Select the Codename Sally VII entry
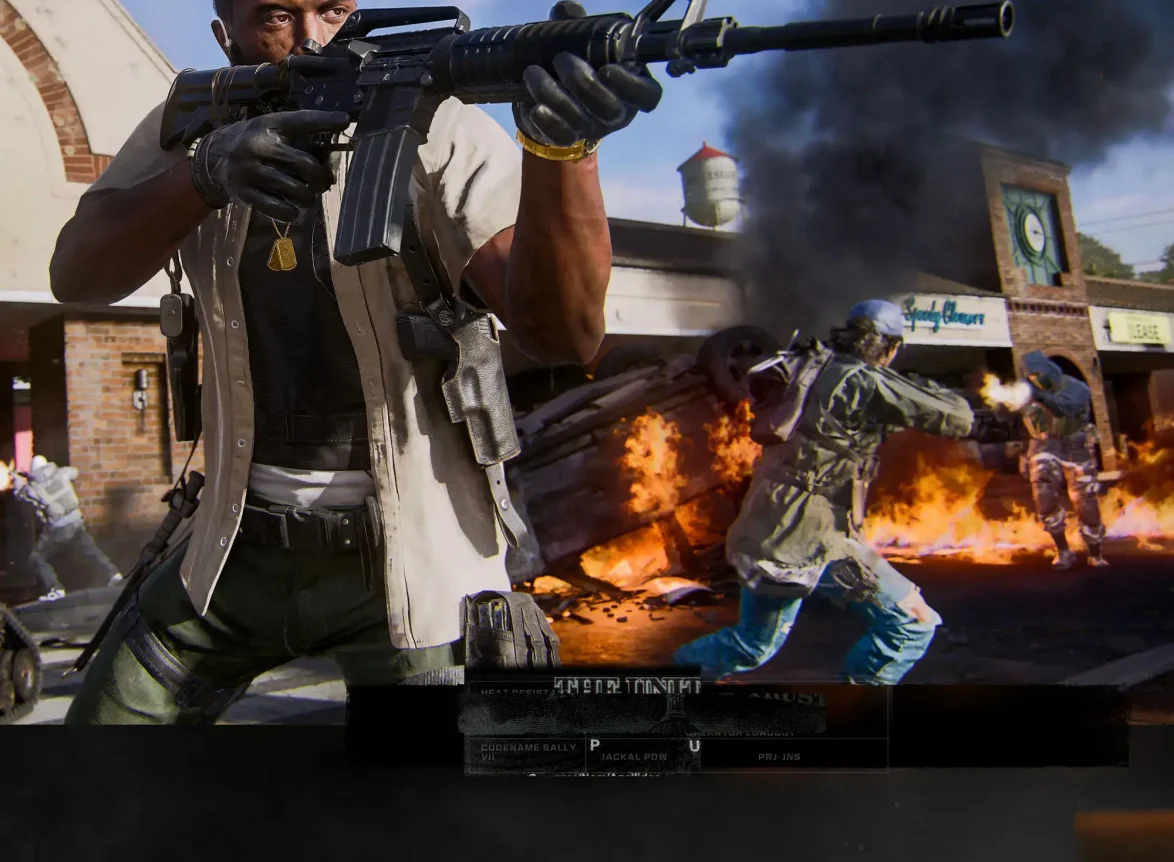 point(526,752)
